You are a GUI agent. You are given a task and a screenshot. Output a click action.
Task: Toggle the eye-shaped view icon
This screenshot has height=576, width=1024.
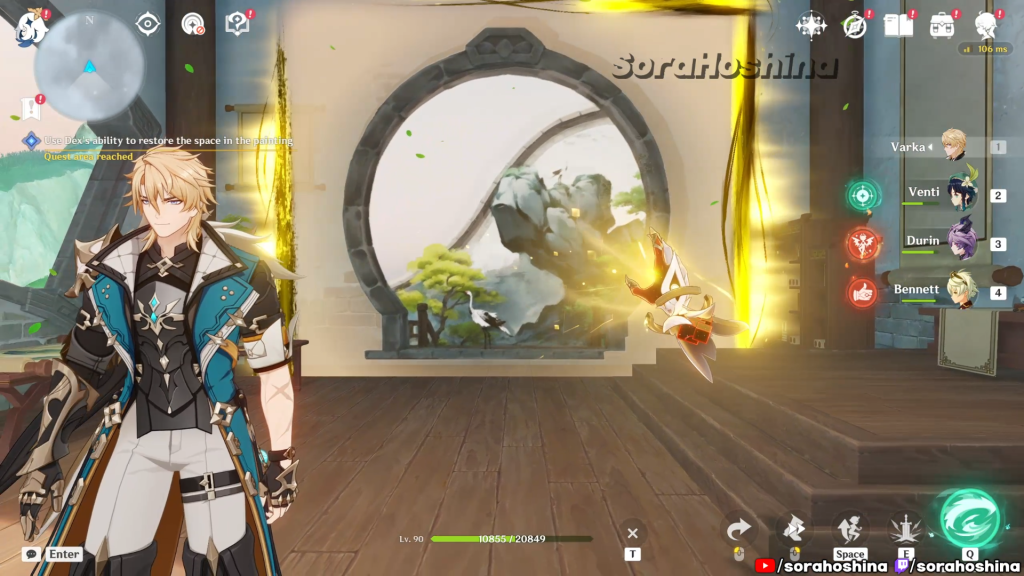pos(148,24)
